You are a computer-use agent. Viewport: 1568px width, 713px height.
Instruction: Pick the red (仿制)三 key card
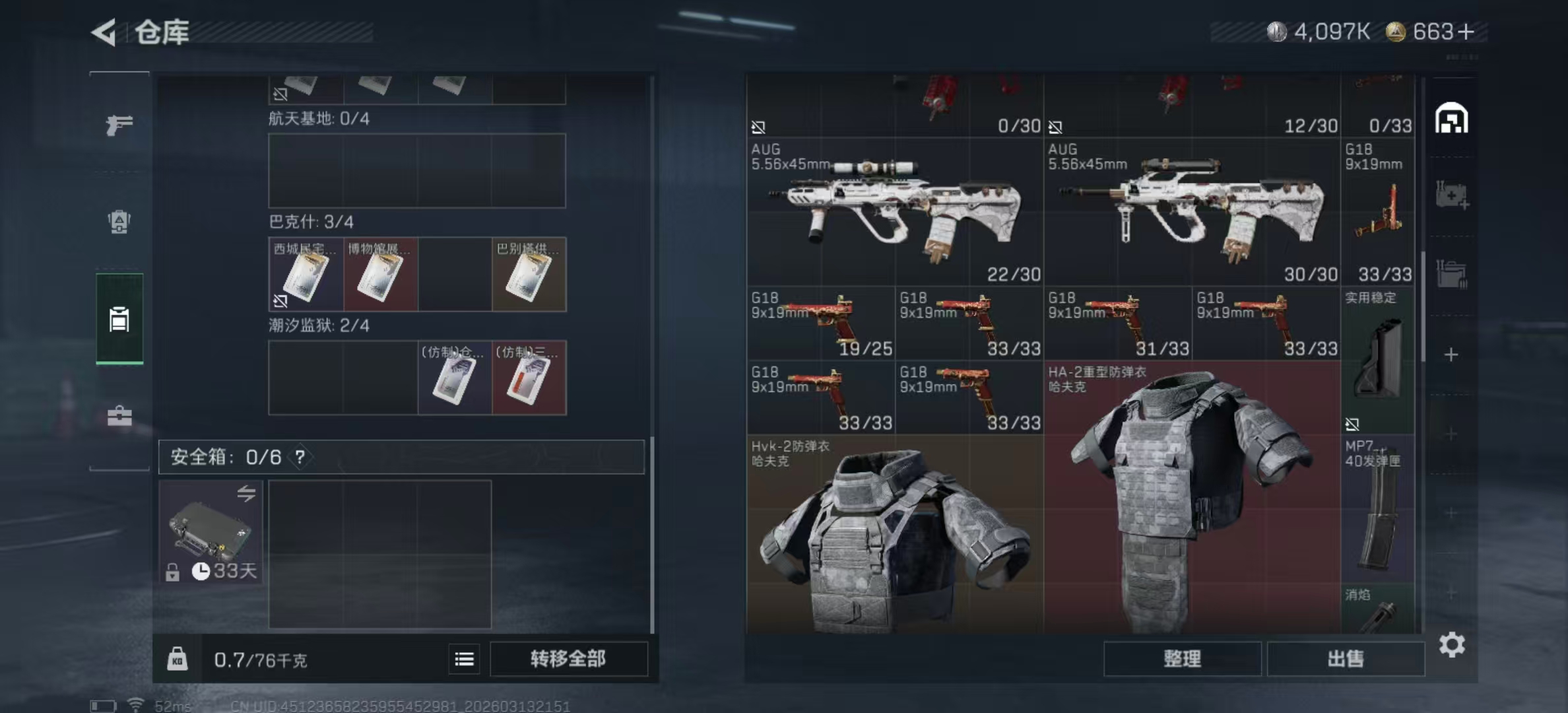(x=529, y=378)
